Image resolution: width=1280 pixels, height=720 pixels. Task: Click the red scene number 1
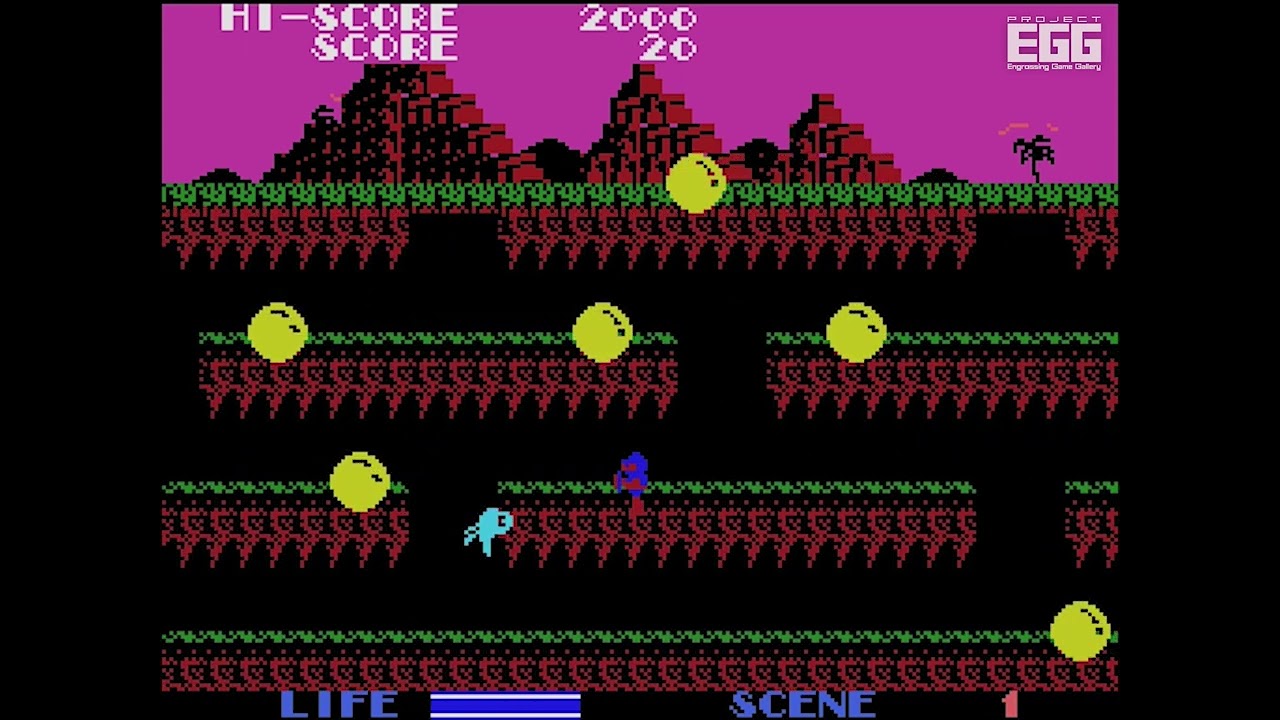(x=1012, y=705)
